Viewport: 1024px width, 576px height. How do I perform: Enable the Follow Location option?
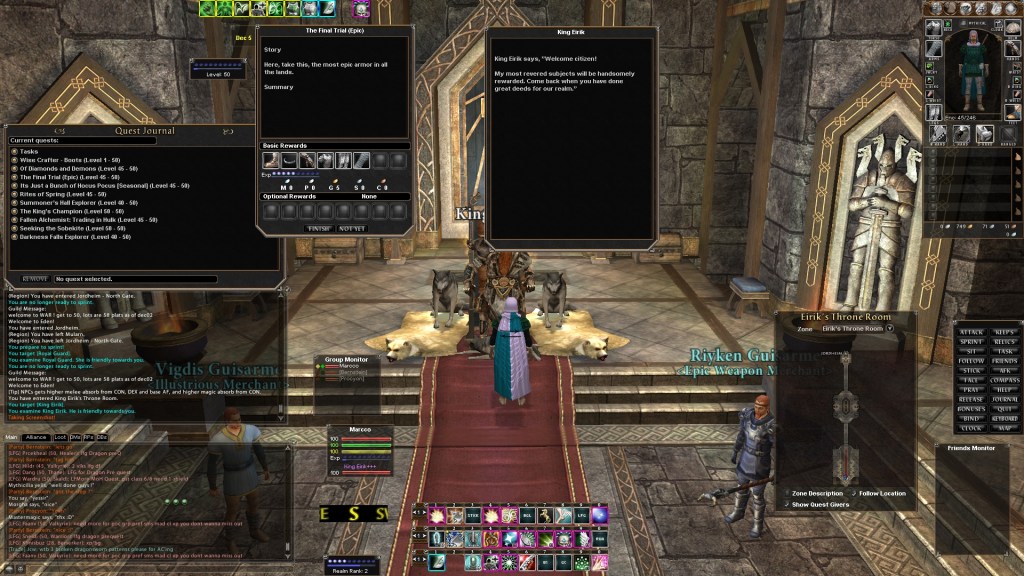click(852, 493)
